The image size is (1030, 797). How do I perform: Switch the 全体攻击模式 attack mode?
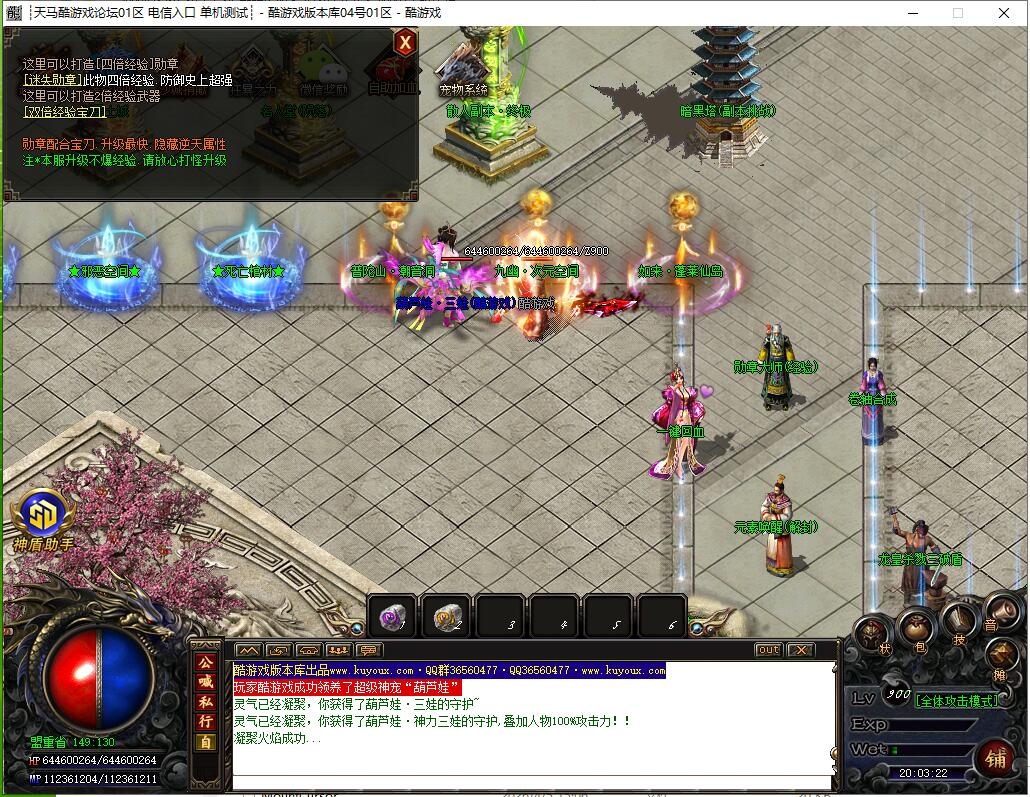pyautogui.click(x=957, y=701)
